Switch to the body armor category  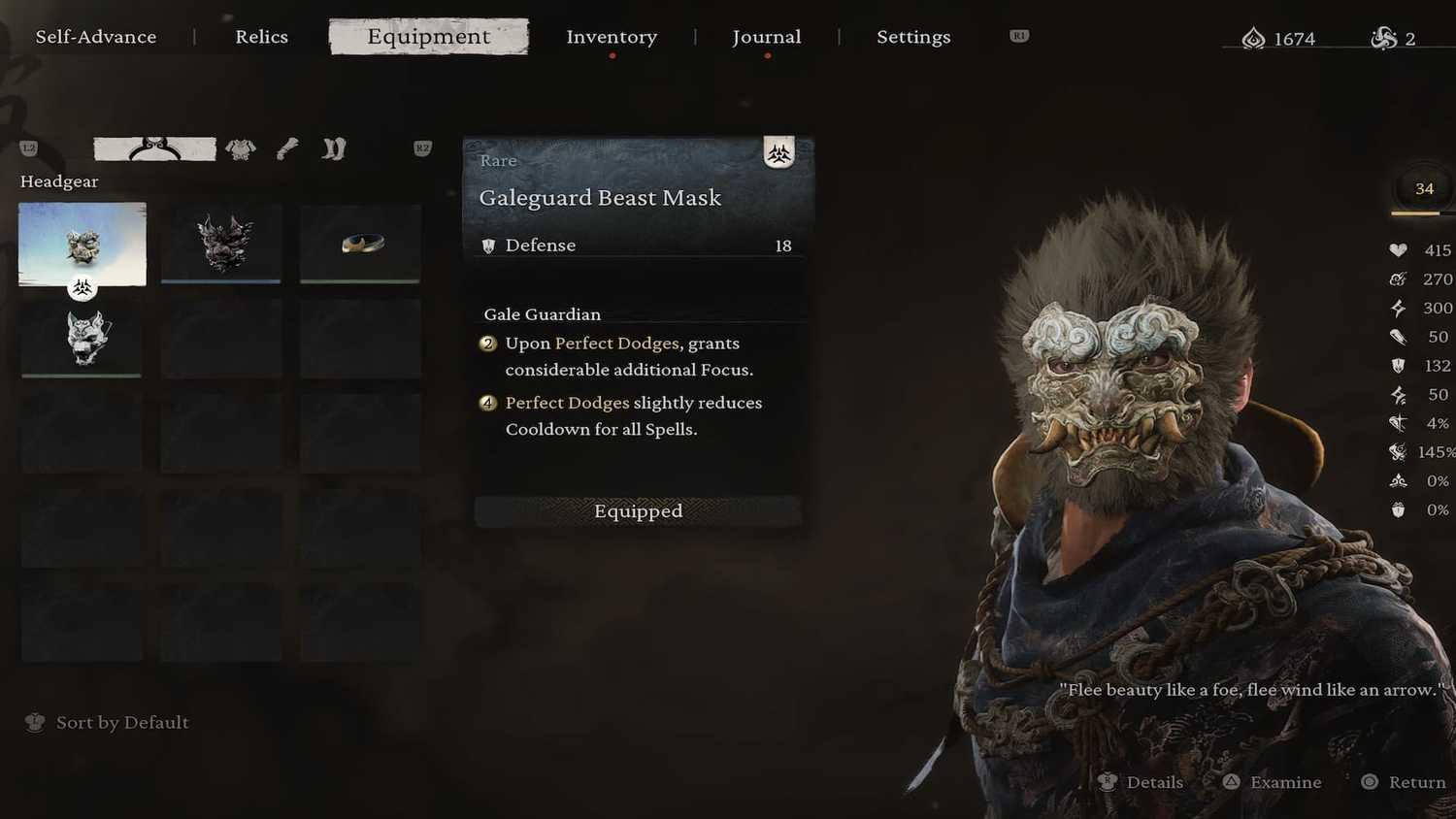tap(241, 148)
